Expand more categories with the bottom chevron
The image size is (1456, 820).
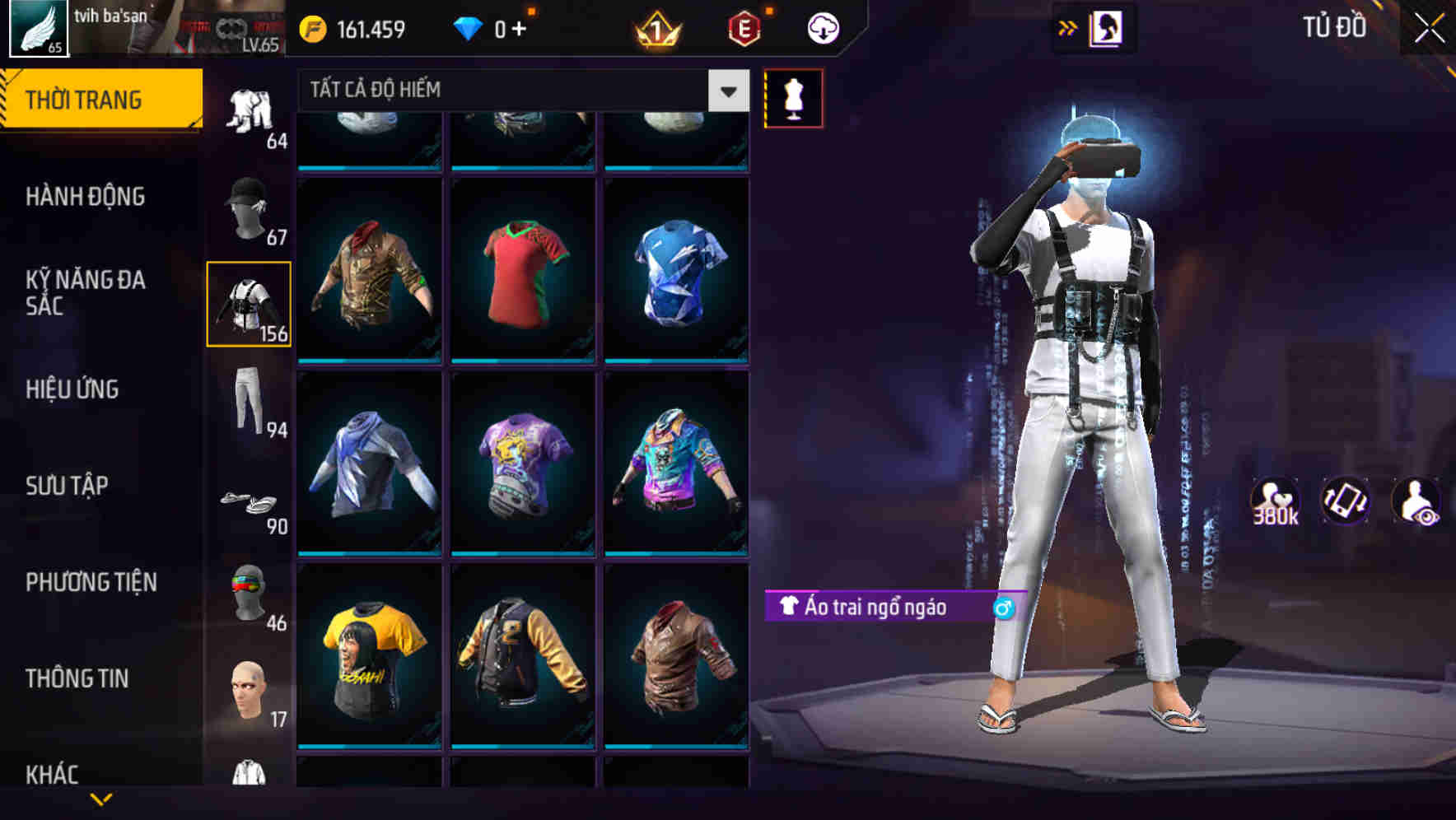99,799
